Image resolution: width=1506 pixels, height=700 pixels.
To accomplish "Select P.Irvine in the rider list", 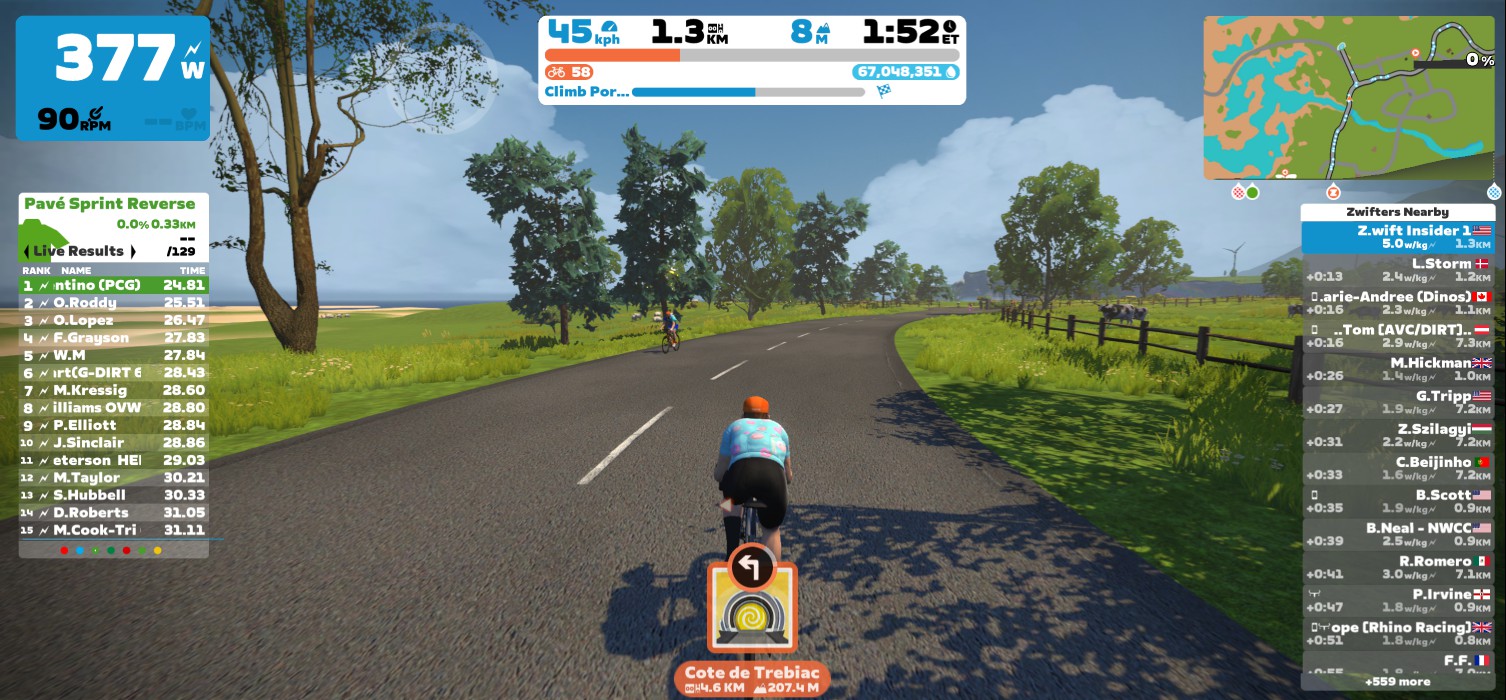I will pos(1397,600).
